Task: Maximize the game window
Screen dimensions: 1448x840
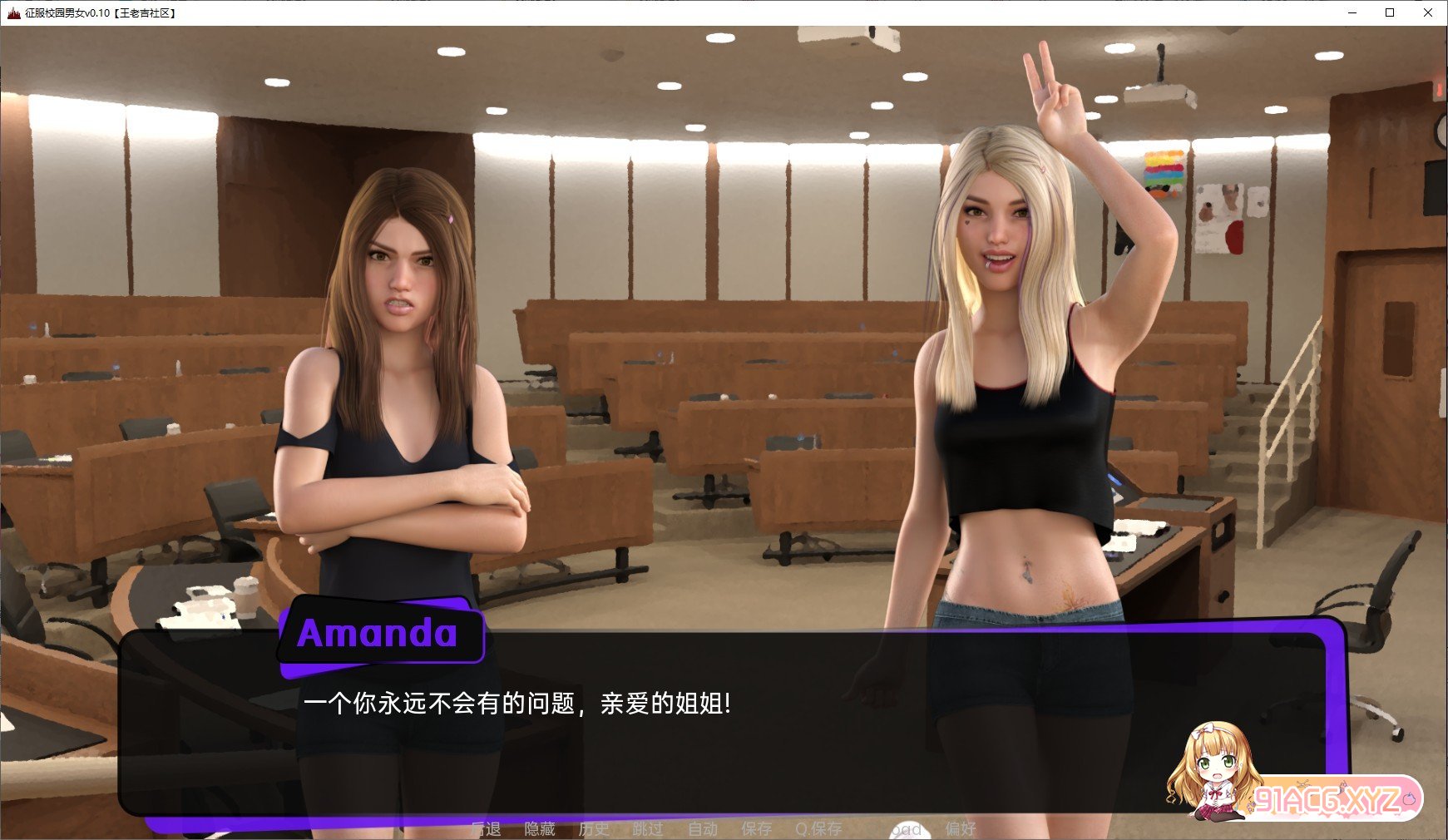Action: click(x=1390, y=12)
